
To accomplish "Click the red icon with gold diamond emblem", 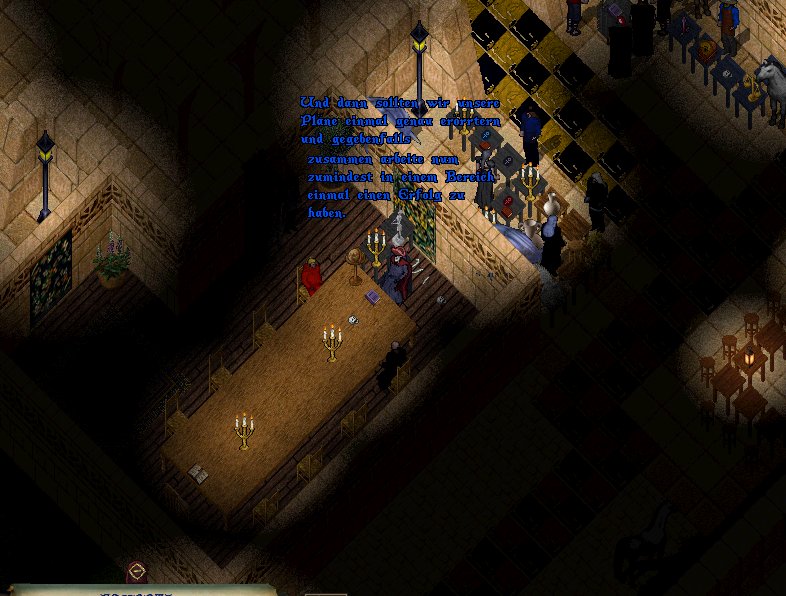I will (137, 572).
